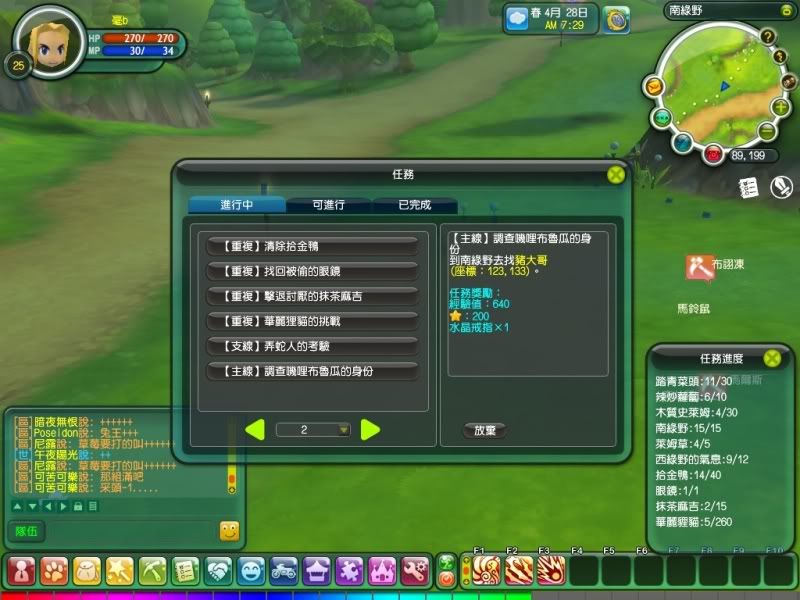Close the 任務 quest window
800x600 pixels.
[x=616, y=174]
